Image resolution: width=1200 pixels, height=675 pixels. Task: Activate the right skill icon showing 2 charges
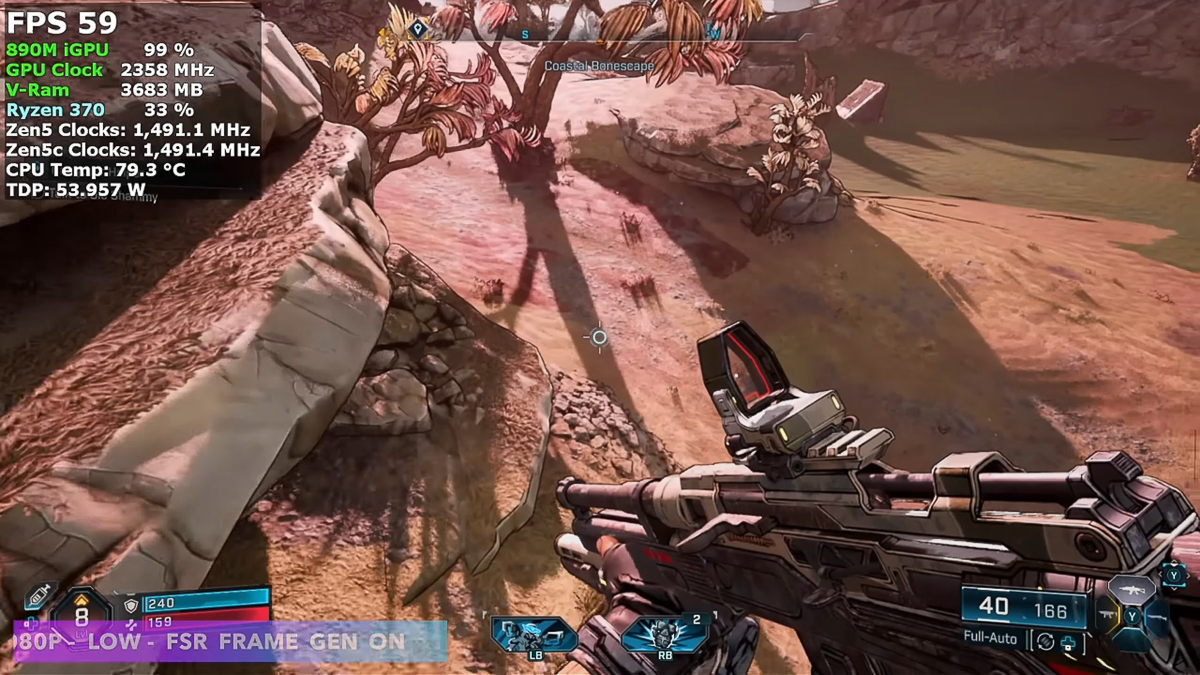pyautogui.click(x=664, y=635)
